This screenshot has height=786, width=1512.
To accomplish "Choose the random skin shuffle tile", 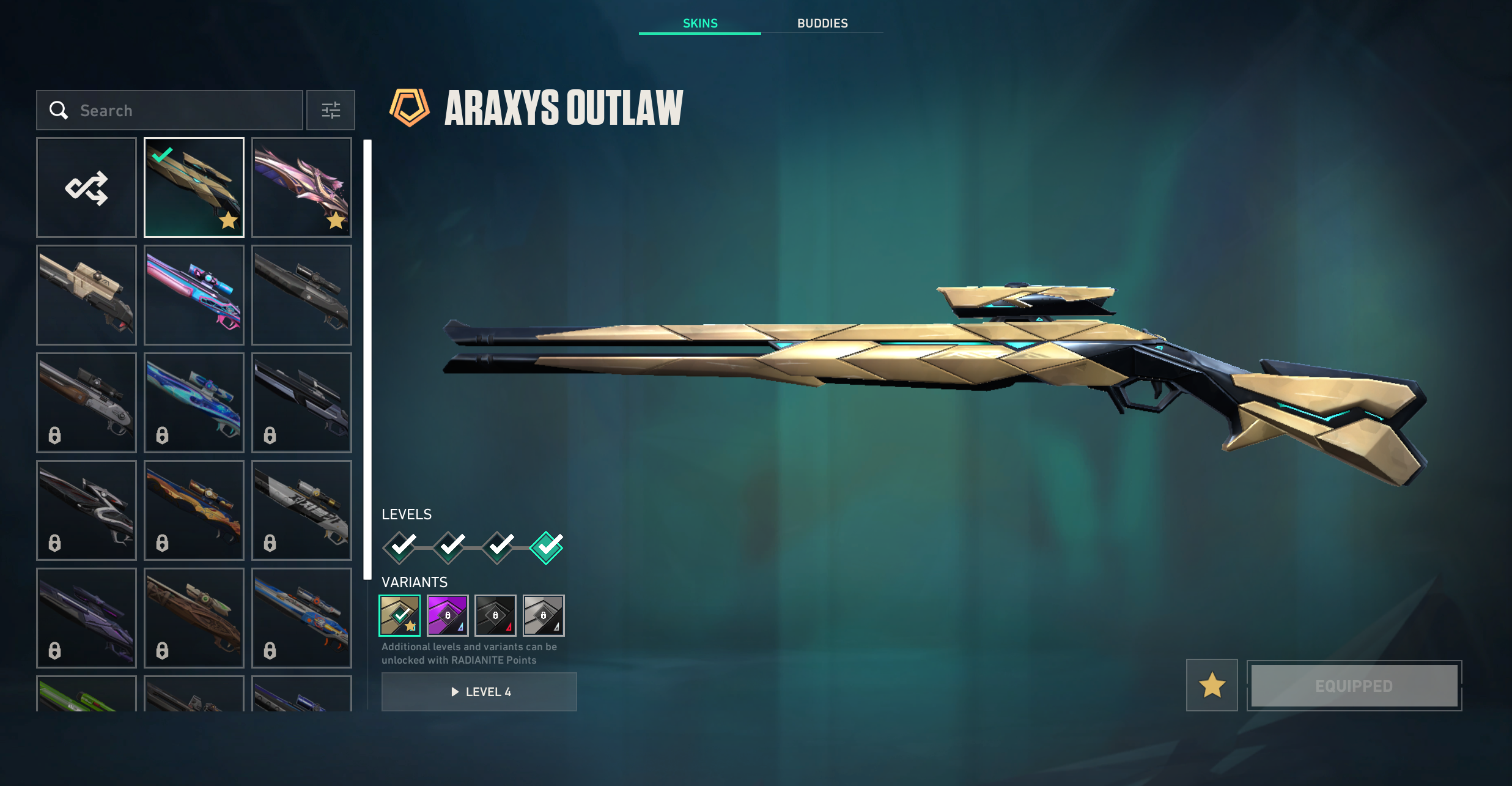I will (x=86, y=187).
